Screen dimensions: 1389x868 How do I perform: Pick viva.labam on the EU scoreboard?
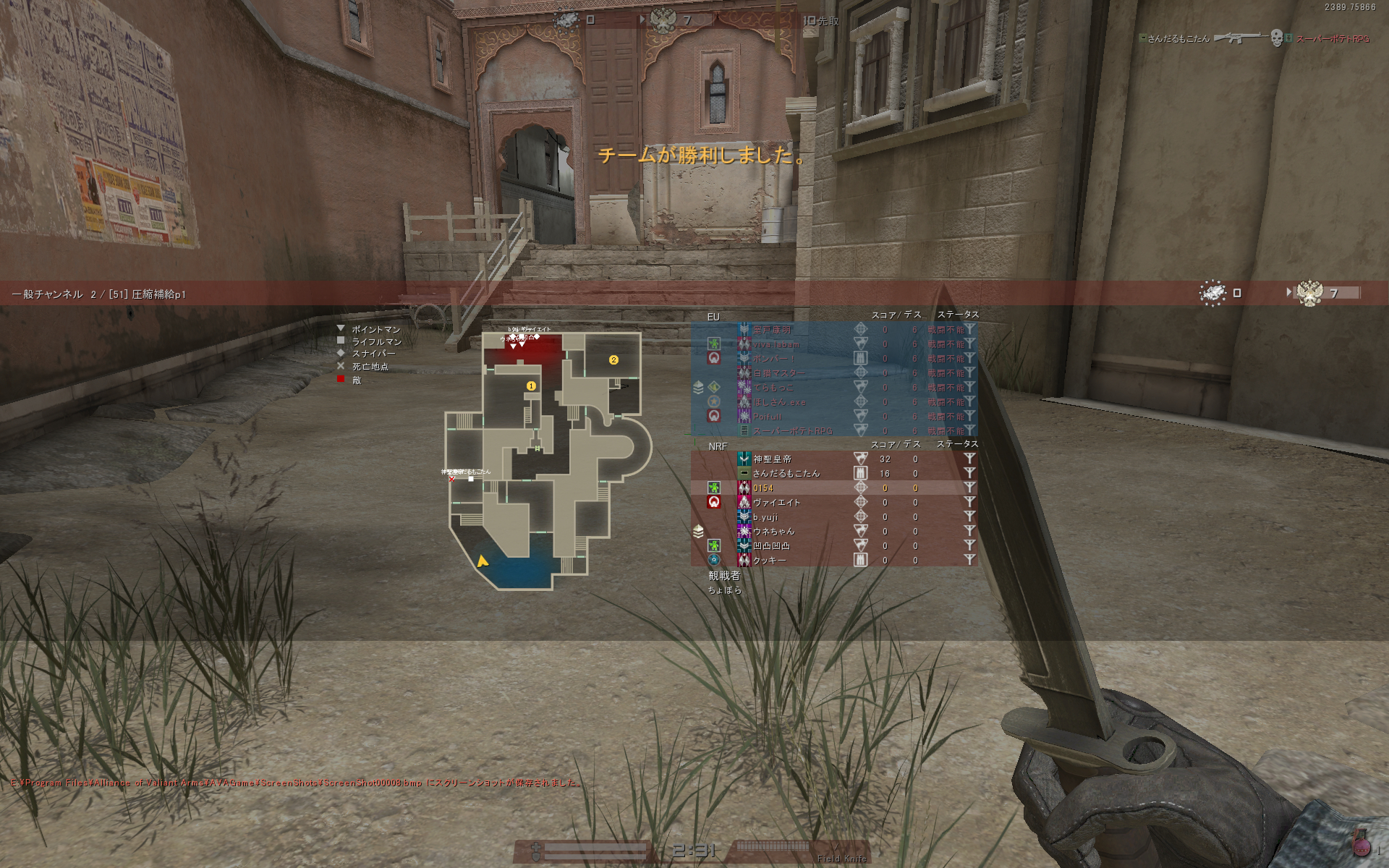click(x=776, y=344)
